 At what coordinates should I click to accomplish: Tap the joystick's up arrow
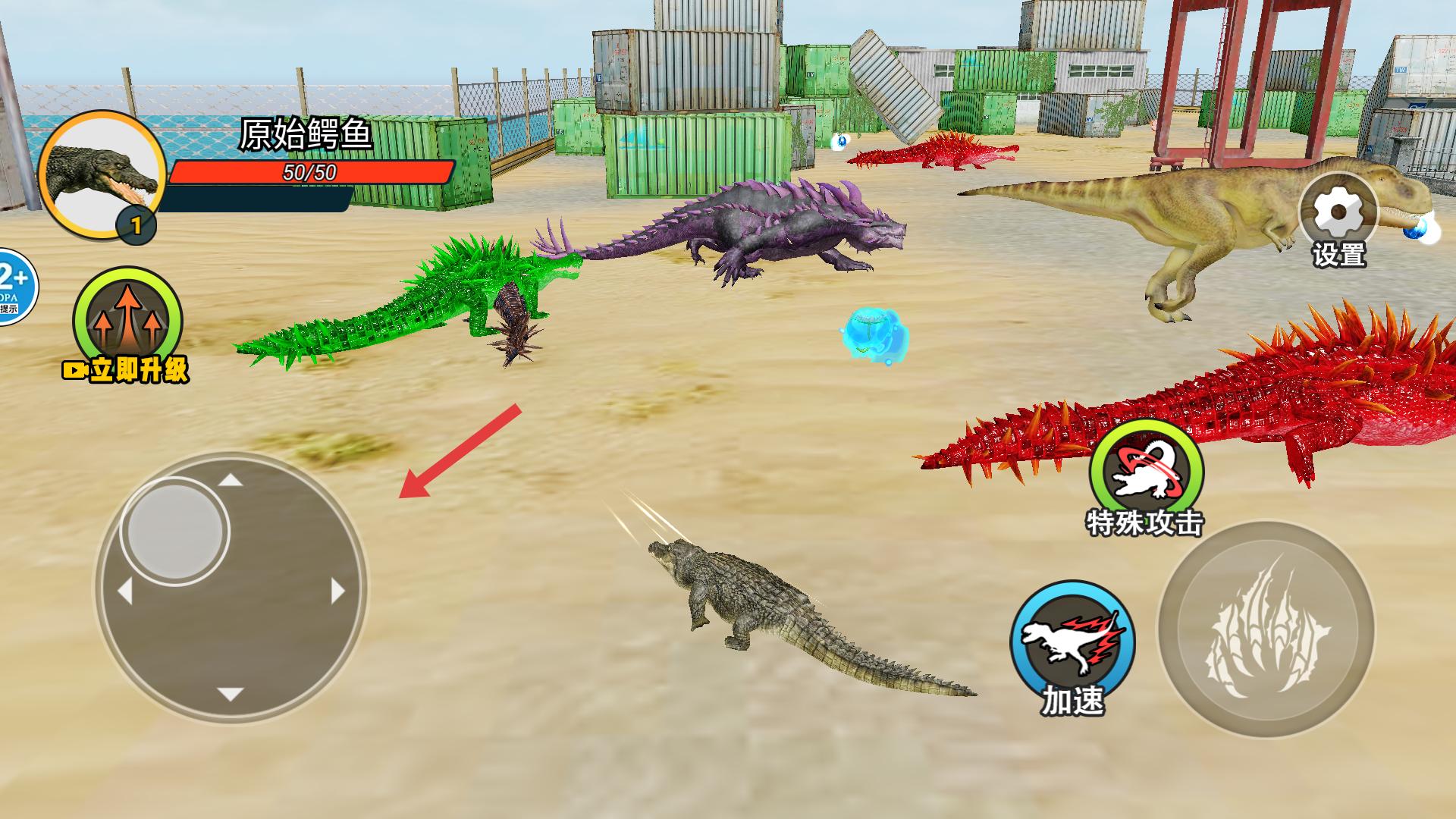pyautogui.click(x=231, y=480)
